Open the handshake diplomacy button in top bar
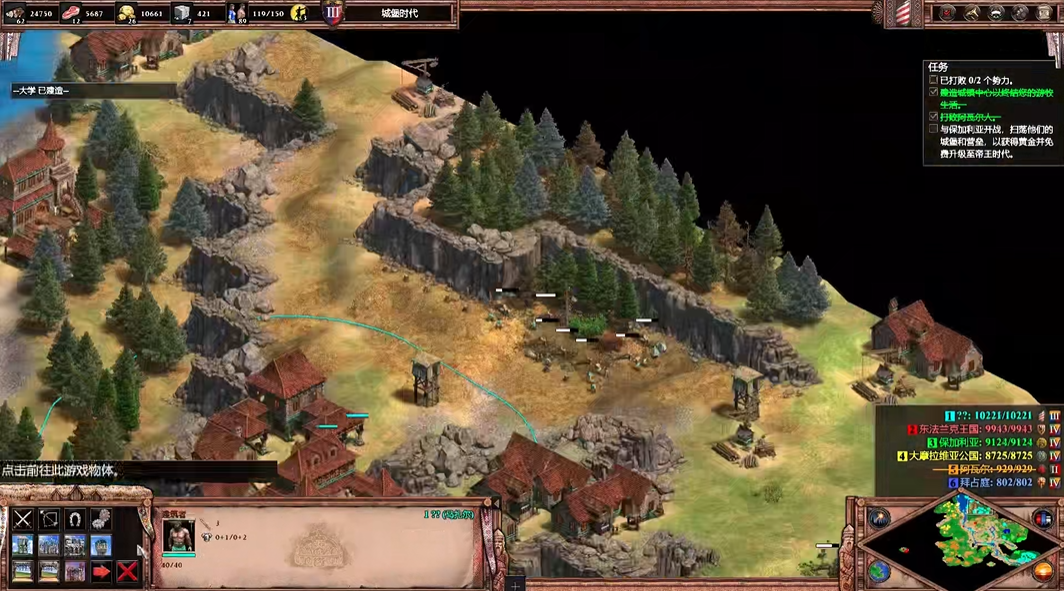 (996, 13)
